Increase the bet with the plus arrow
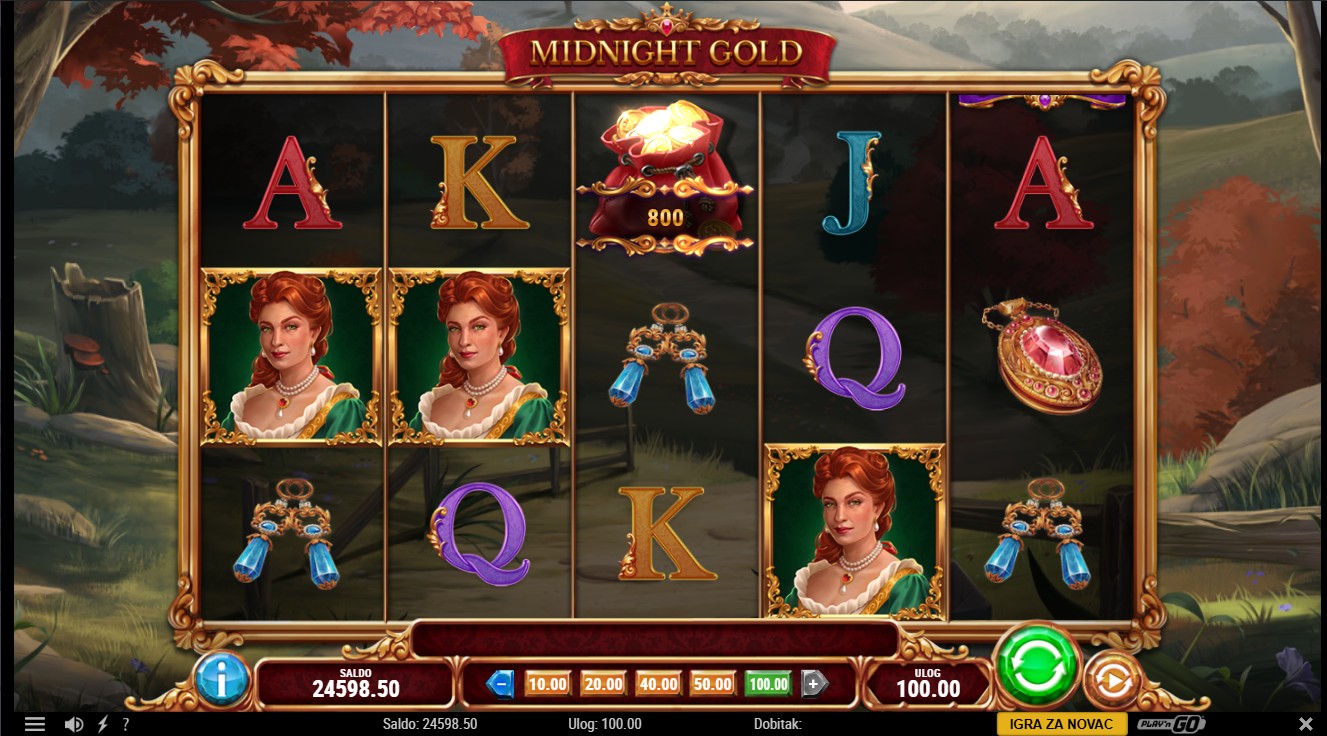This screenshot has width=1327, height=736. tap(814, 684)
